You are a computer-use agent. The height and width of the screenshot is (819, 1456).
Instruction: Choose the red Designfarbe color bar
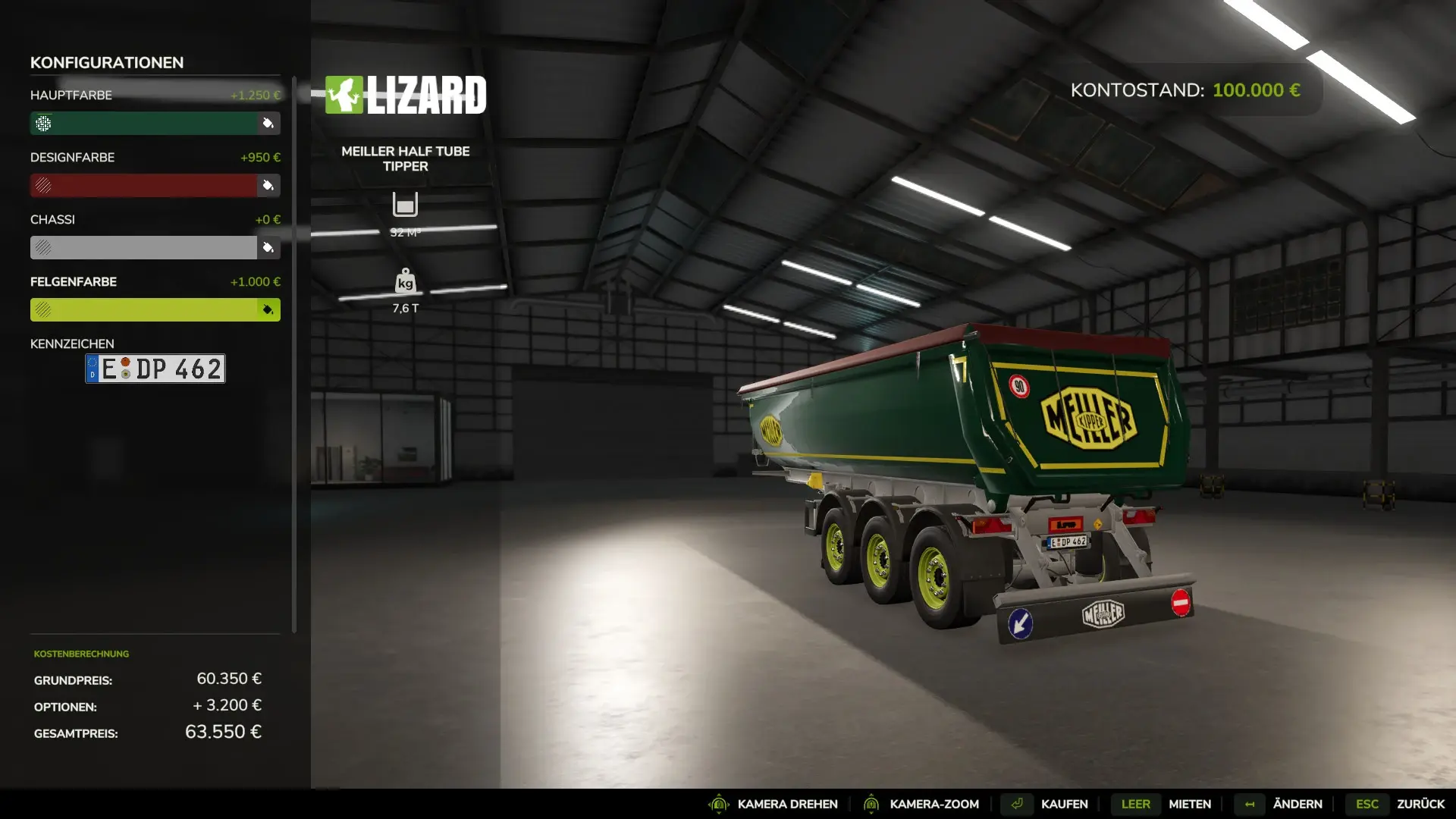[x=144, y=186]
